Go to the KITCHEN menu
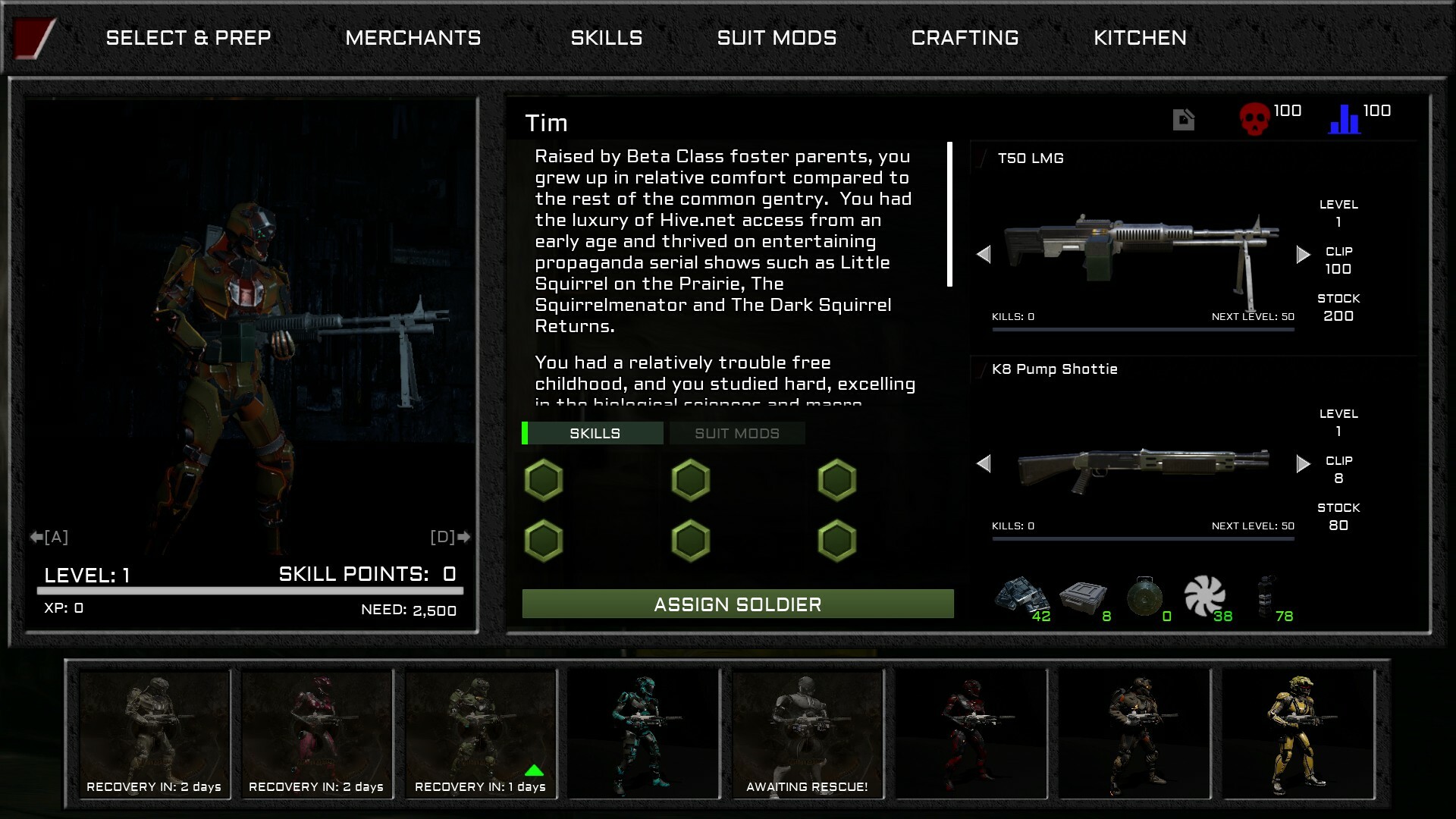Image resolution: width=1456 pixels, height=819 pixels. coord(1140,37)
